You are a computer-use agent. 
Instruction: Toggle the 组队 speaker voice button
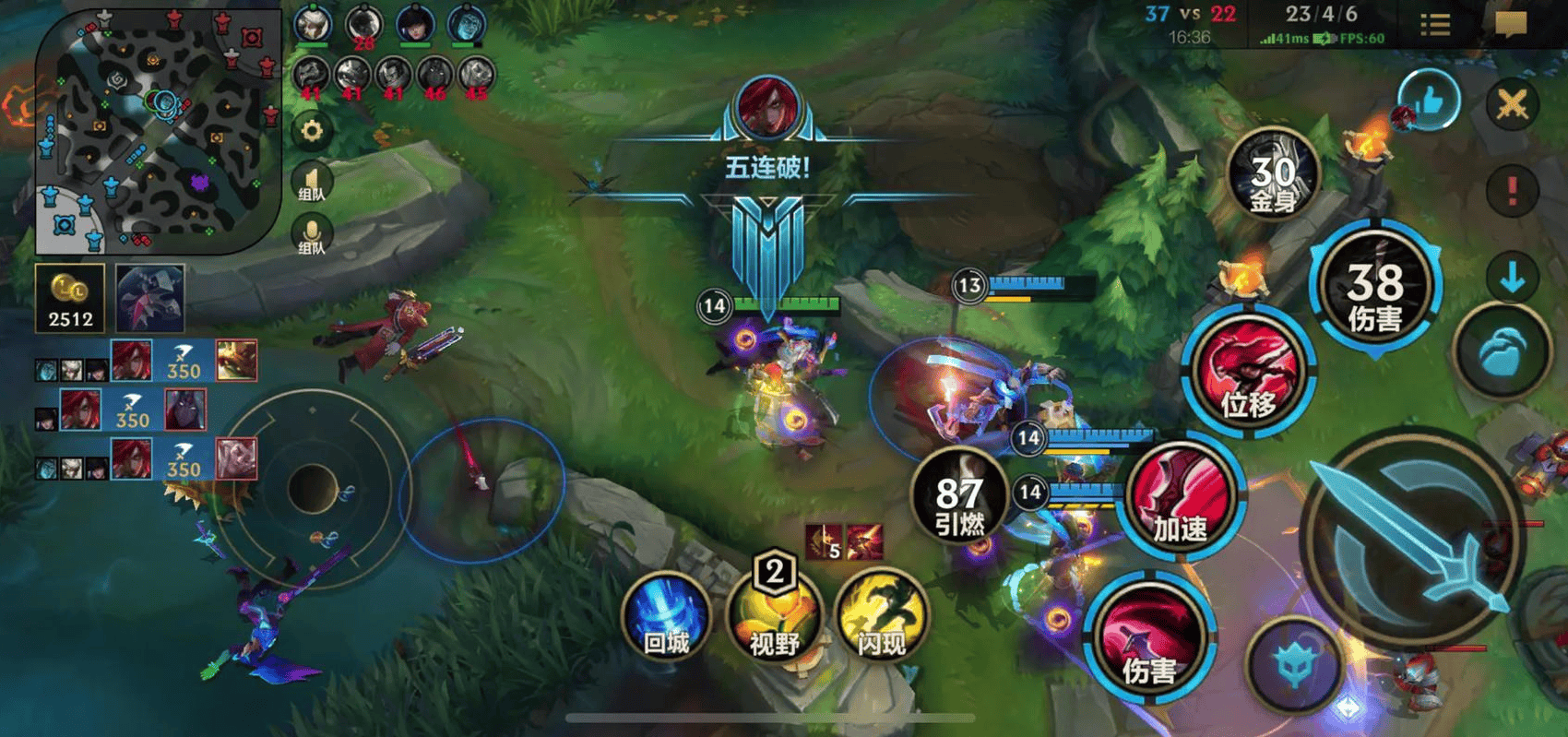click(312, 181)
